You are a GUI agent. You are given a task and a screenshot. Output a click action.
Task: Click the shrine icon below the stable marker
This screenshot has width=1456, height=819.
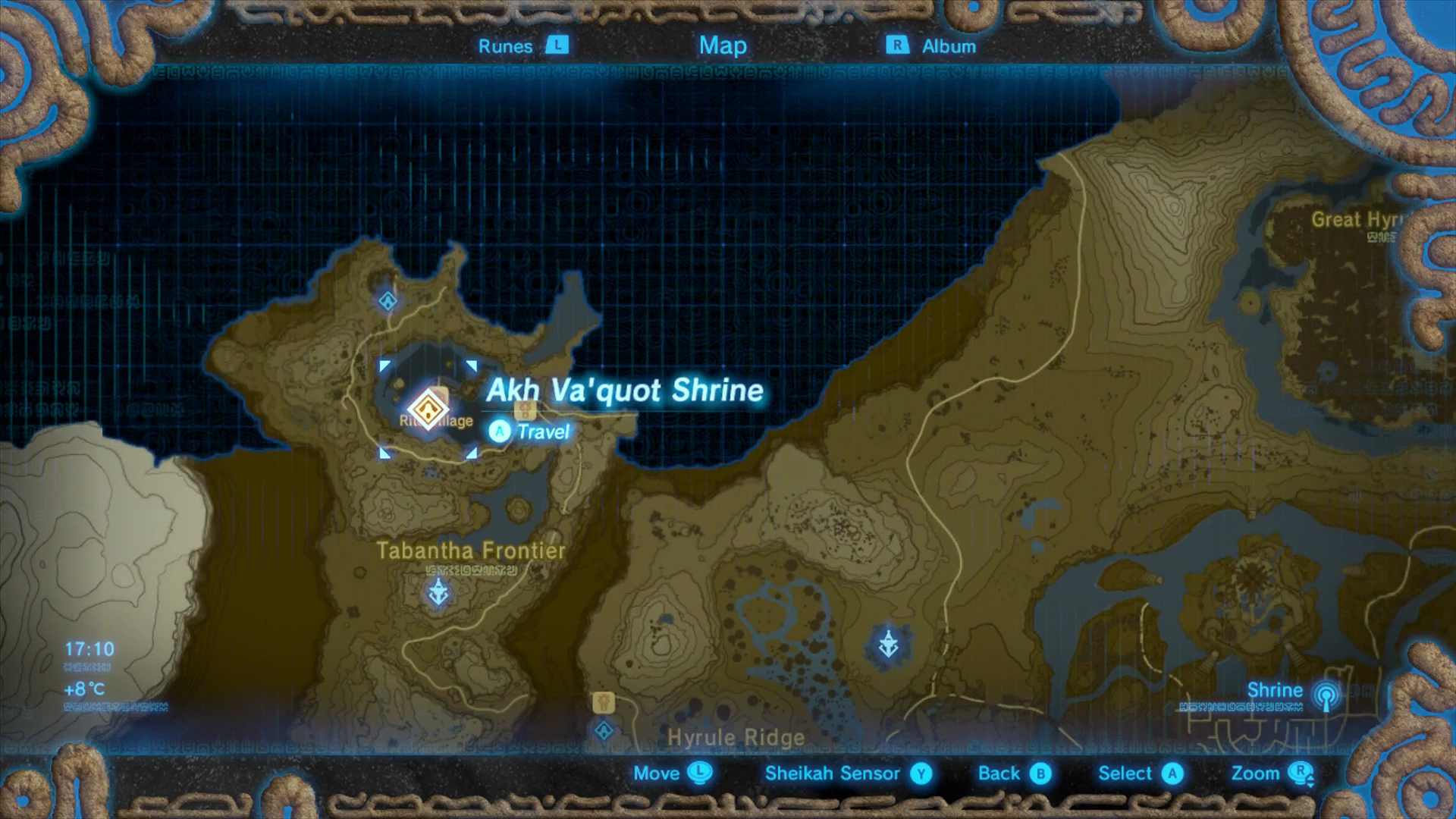[x=604, y=730]
